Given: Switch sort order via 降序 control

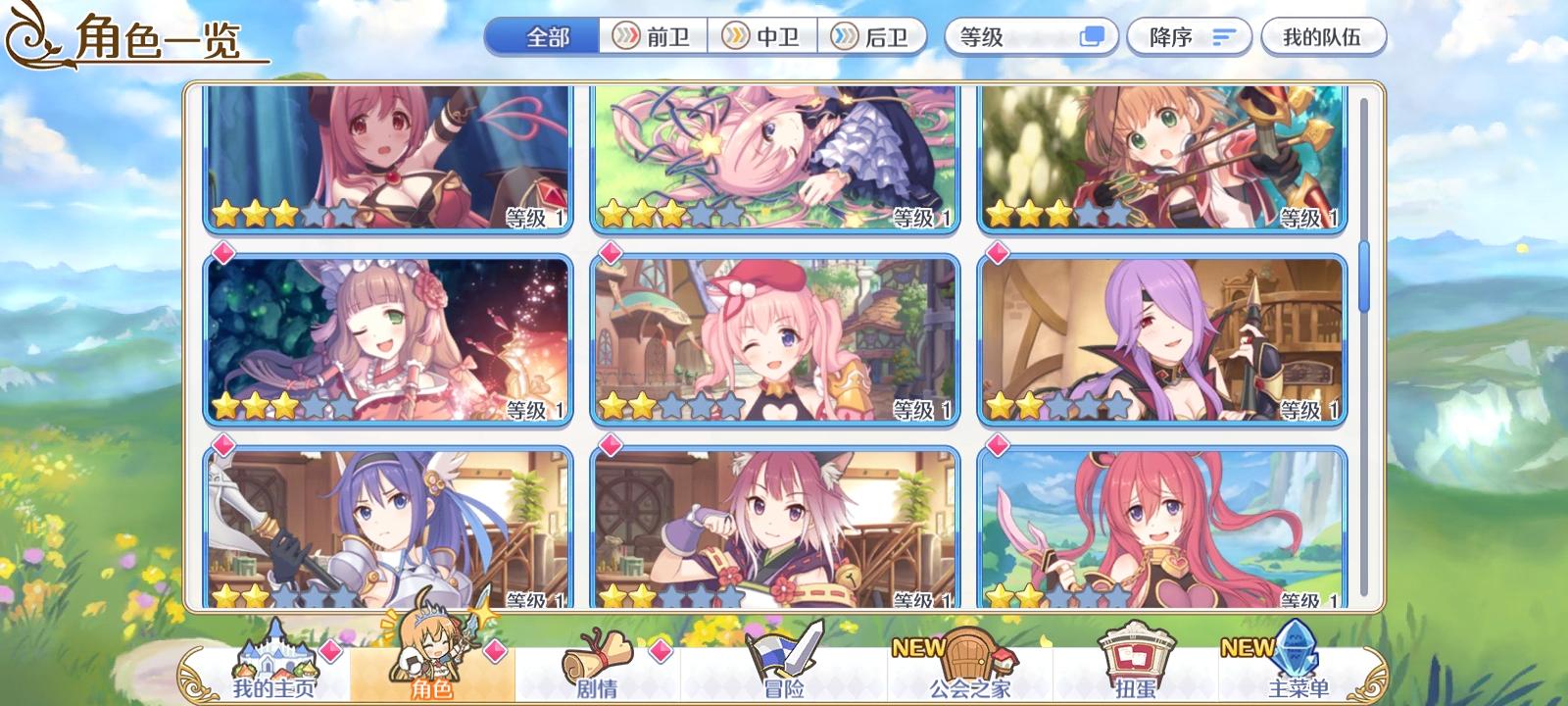Looking at the screenshot, I should pyautogui.click(x=1189, y=35).
